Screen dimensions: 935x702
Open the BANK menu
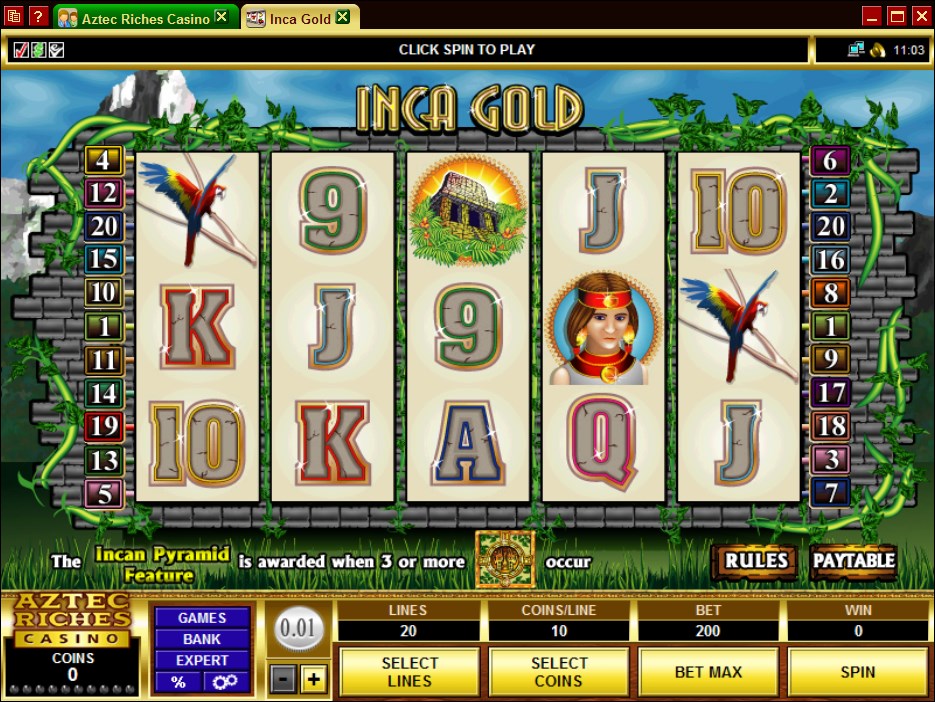pyautogui.click(x=202, y=639)
